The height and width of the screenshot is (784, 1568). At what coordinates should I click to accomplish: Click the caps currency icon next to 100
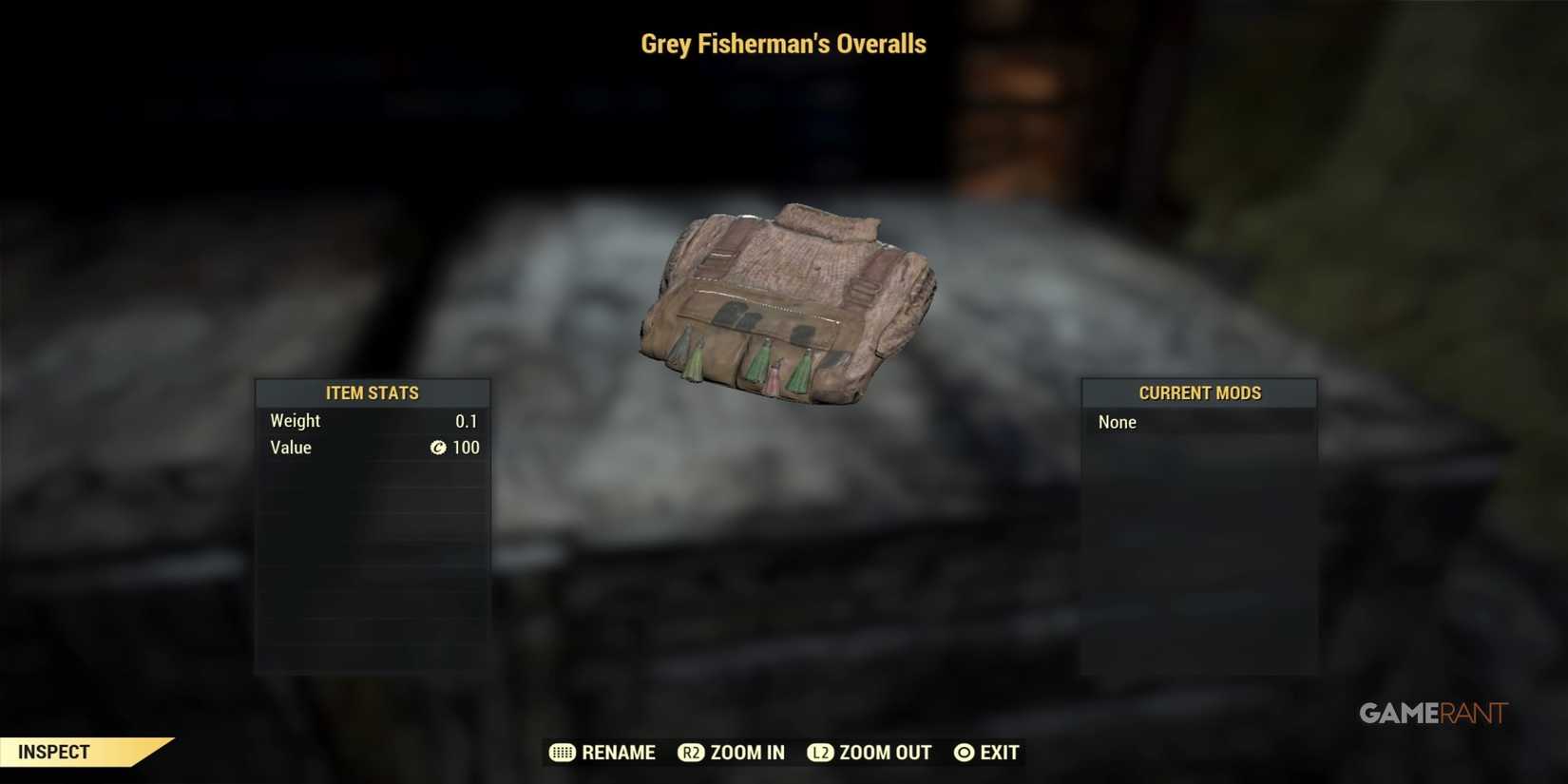437,448
